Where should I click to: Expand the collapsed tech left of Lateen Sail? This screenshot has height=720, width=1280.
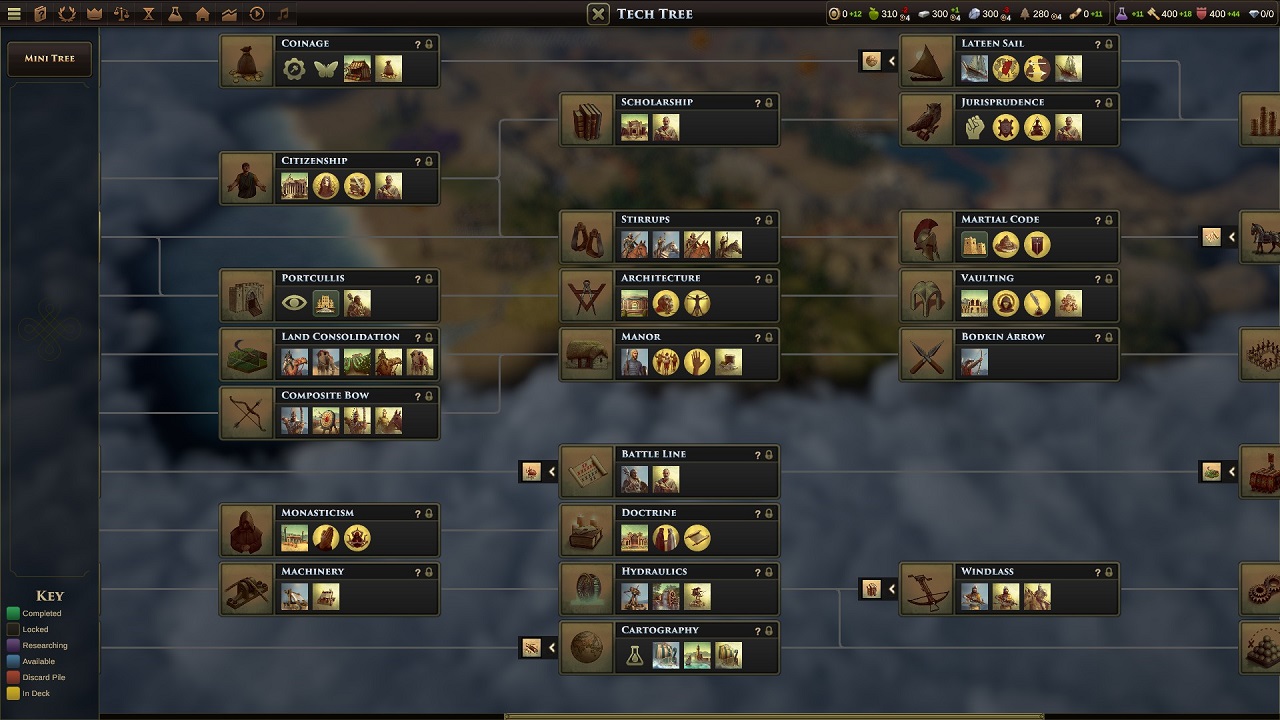tap(880, 60)
